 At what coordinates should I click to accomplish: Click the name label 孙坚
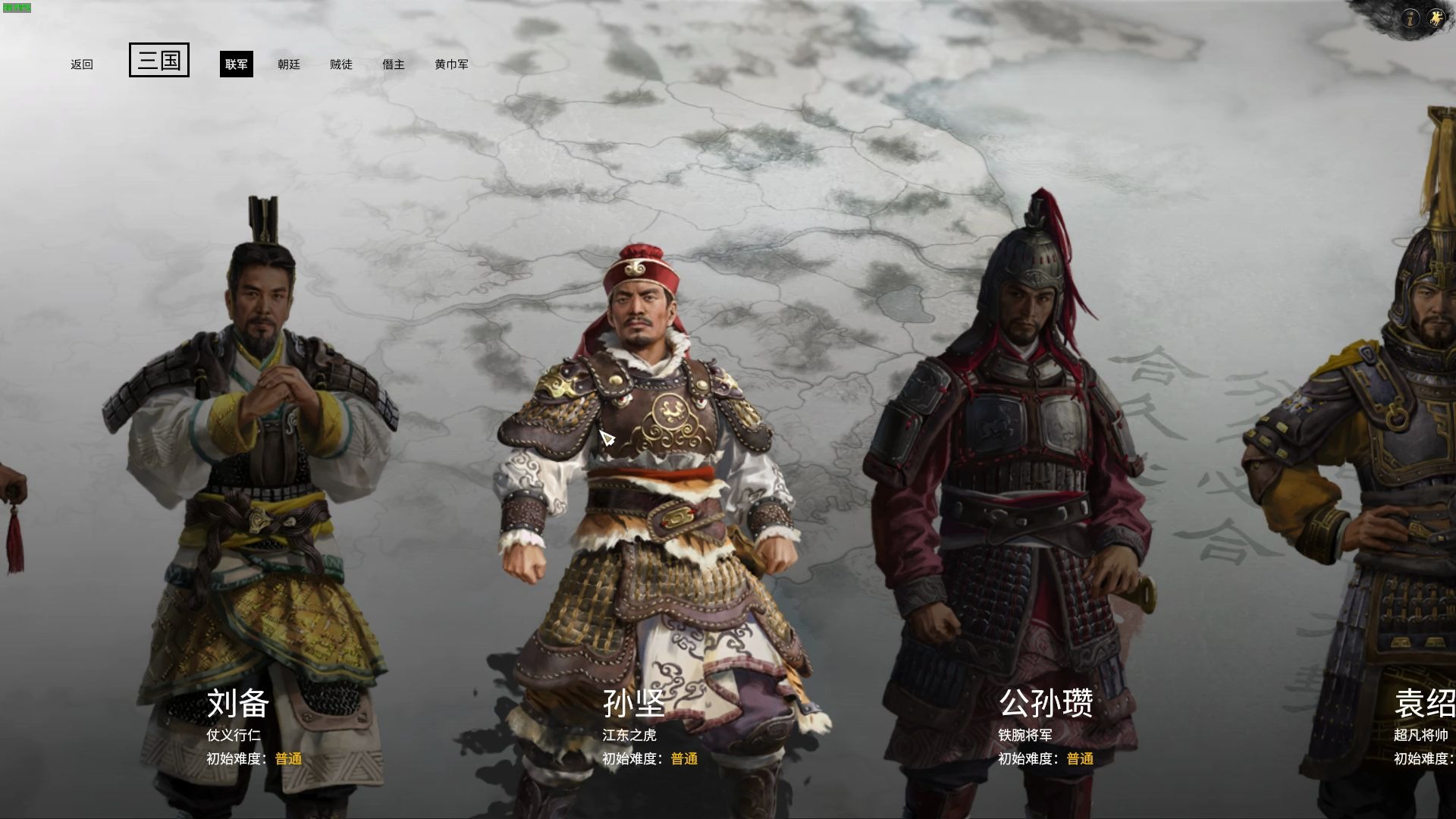[x=632, y=704]
